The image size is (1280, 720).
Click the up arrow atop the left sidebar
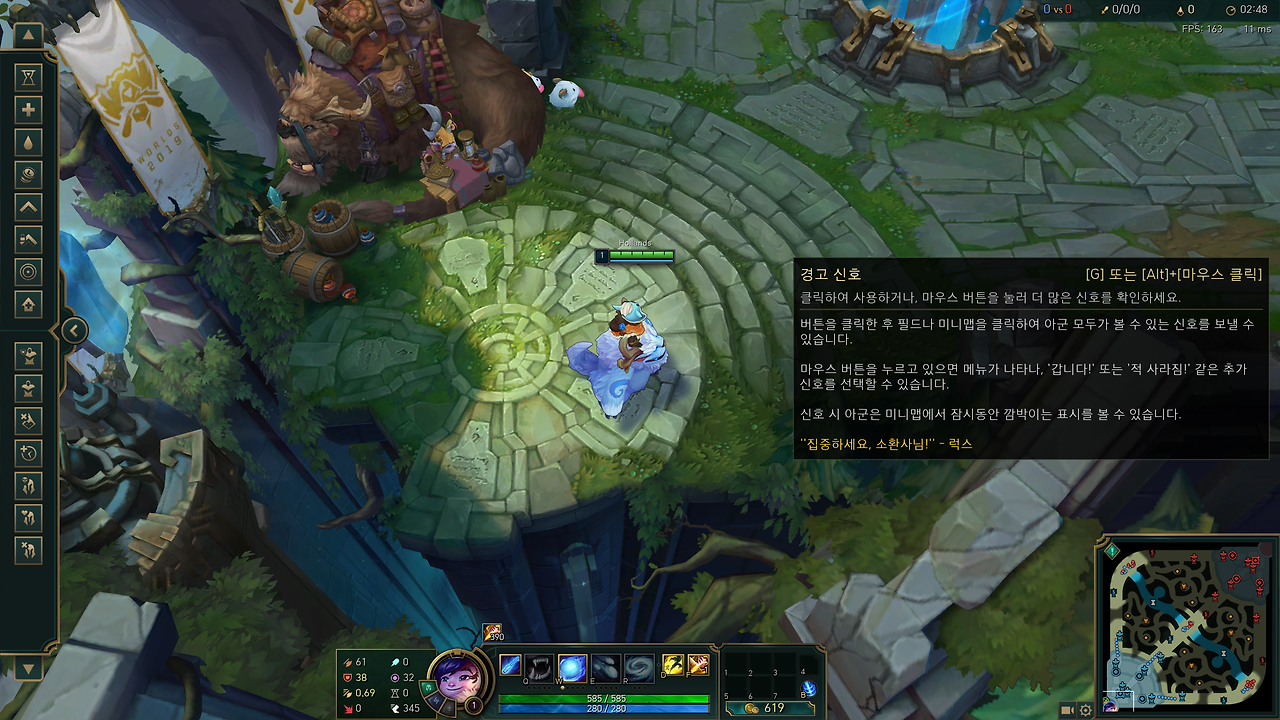pos(28,33)
